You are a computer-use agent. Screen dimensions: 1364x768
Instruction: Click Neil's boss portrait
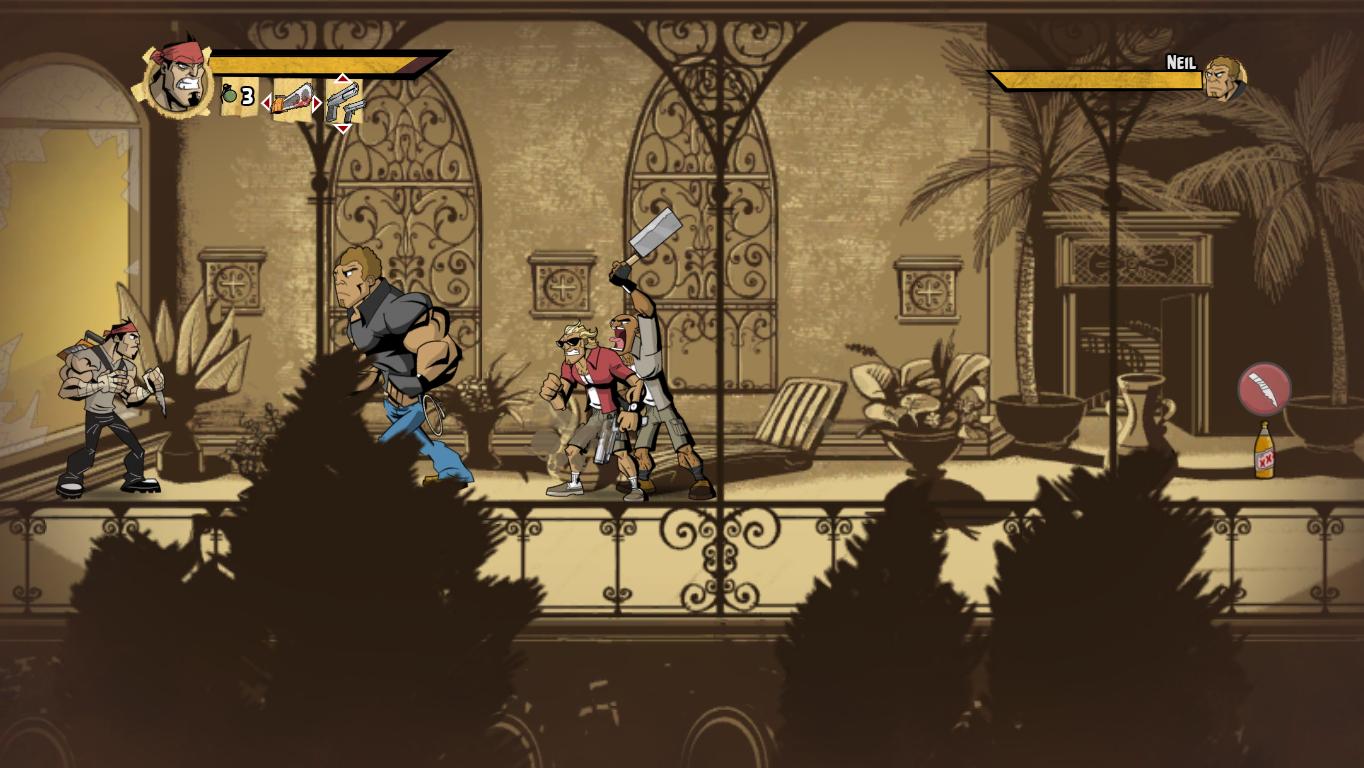click(x=1222, y=77)
